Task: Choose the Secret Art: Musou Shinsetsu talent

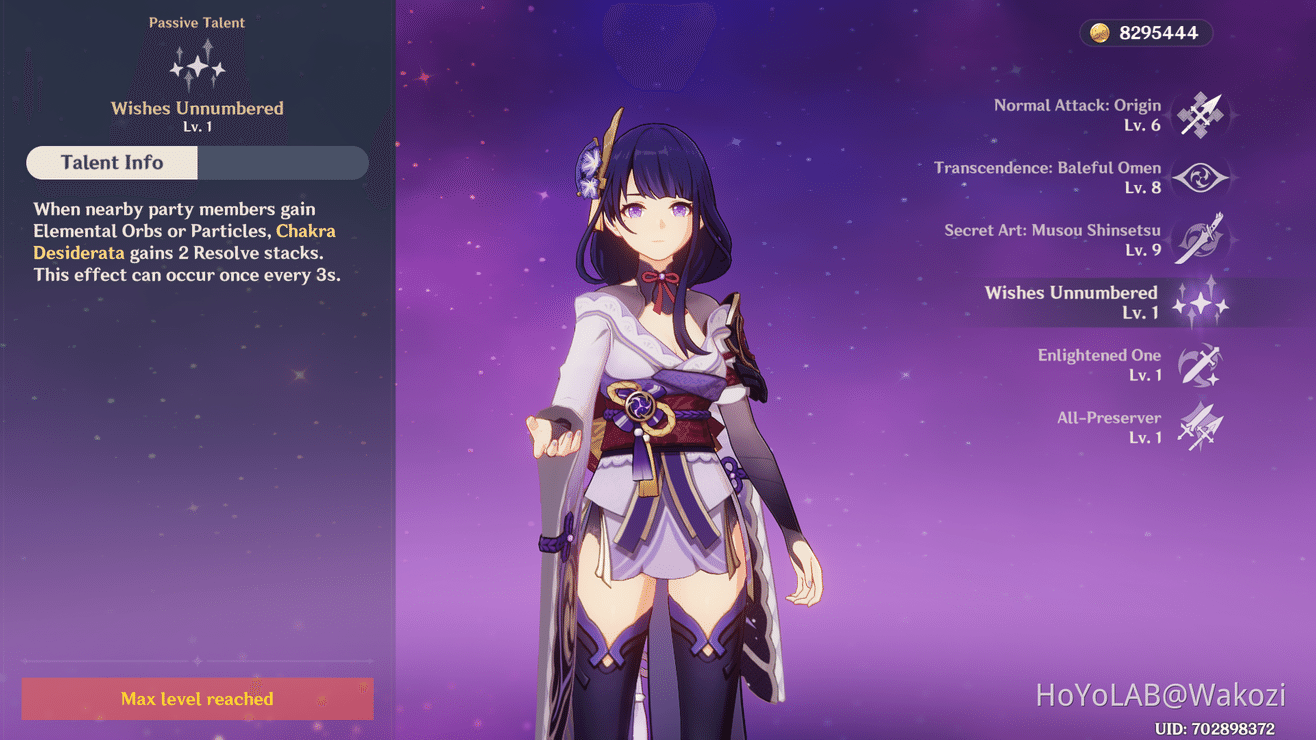Action: [x=1199, y=240]
